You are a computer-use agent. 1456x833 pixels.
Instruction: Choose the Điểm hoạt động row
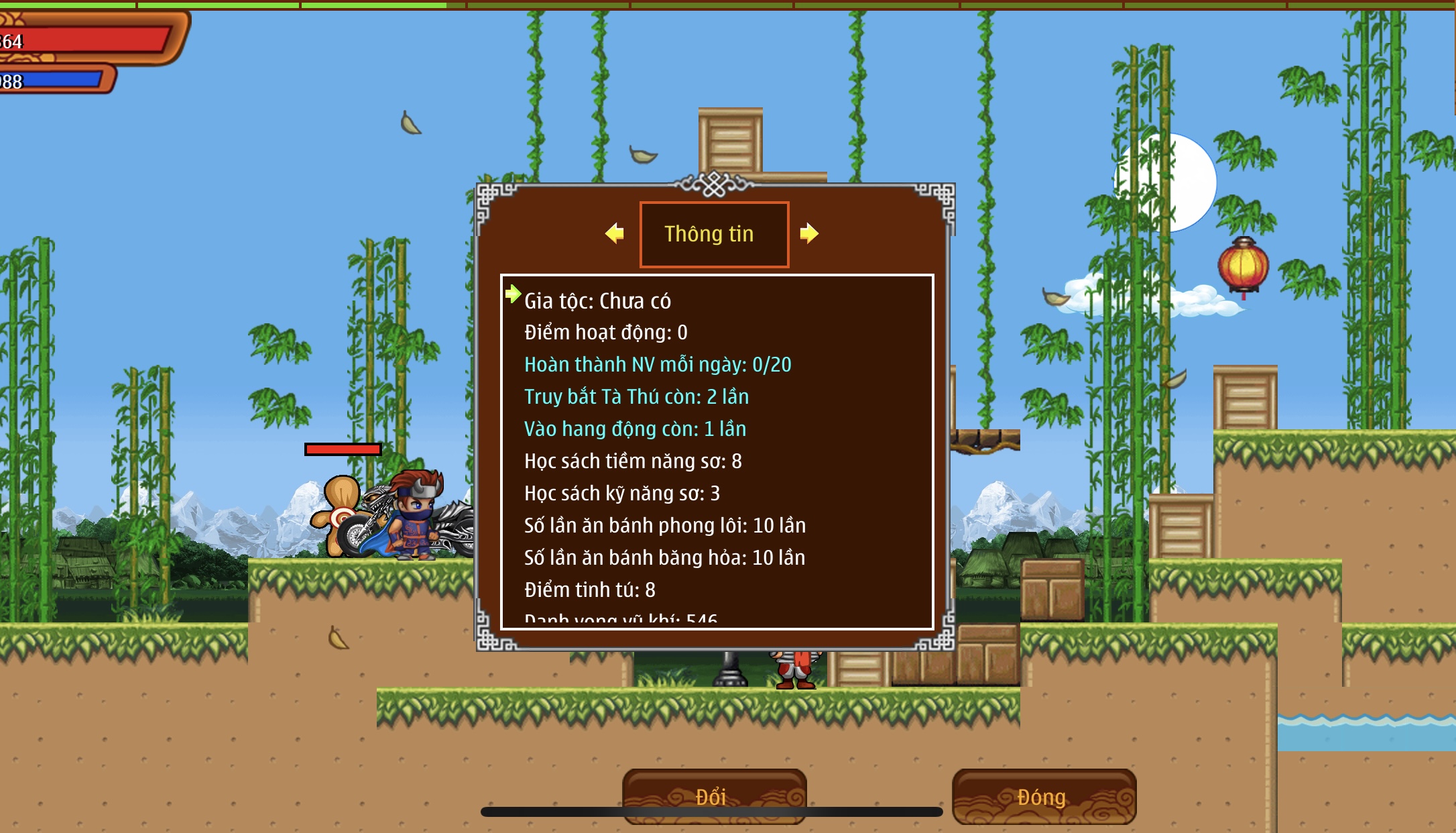coord(605,333)
